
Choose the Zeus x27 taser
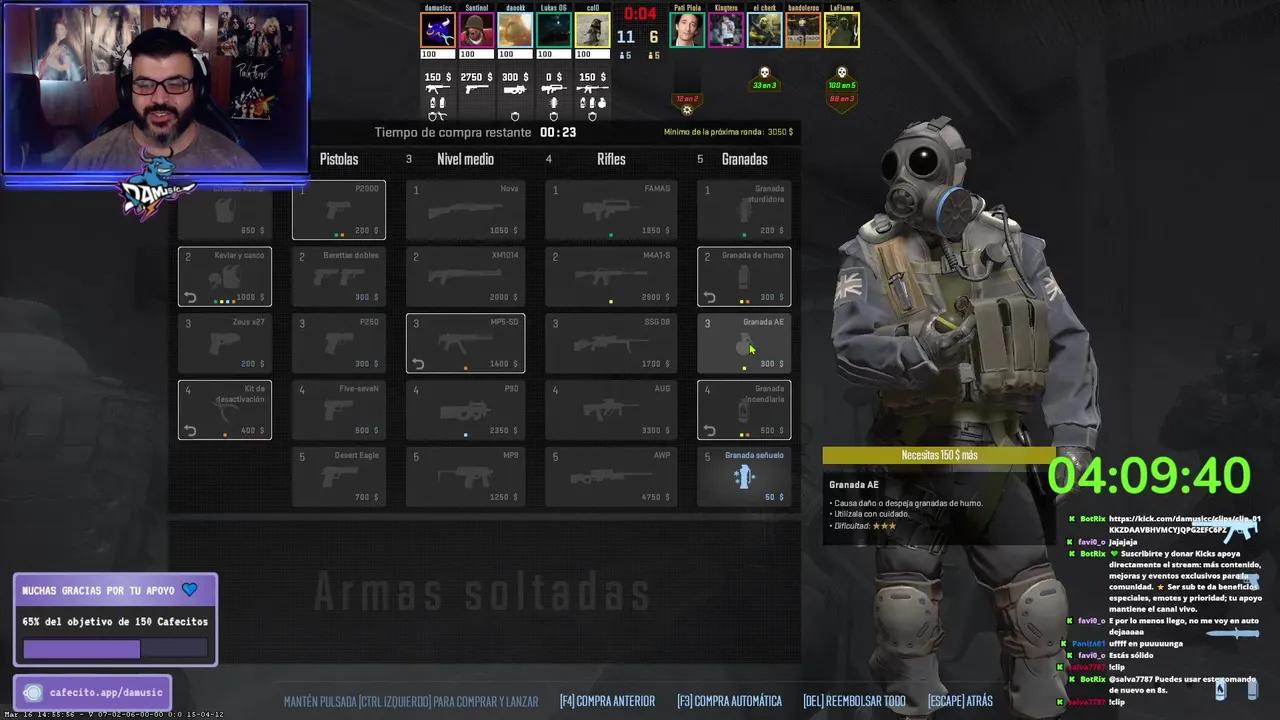pyautogui.click(x=224, y=343)
